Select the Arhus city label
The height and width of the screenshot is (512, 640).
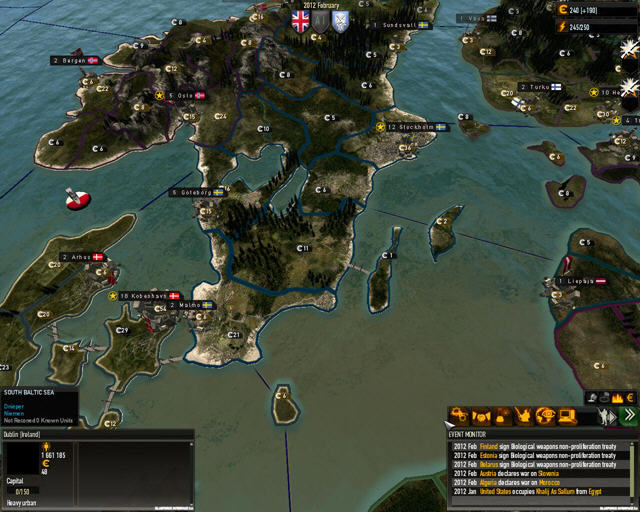click(82, 257)
